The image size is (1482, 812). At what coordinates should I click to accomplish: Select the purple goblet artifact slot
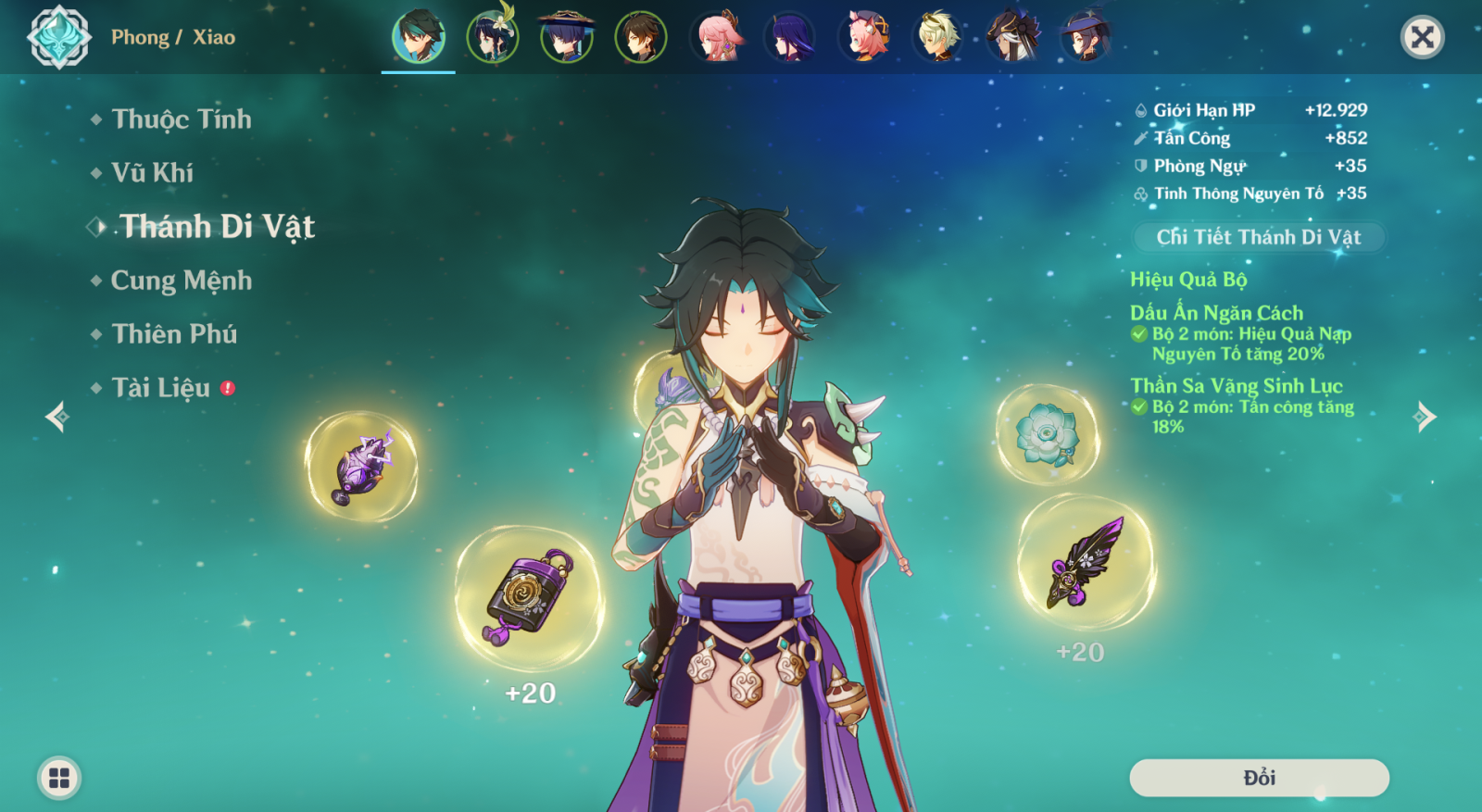point(361,466)
